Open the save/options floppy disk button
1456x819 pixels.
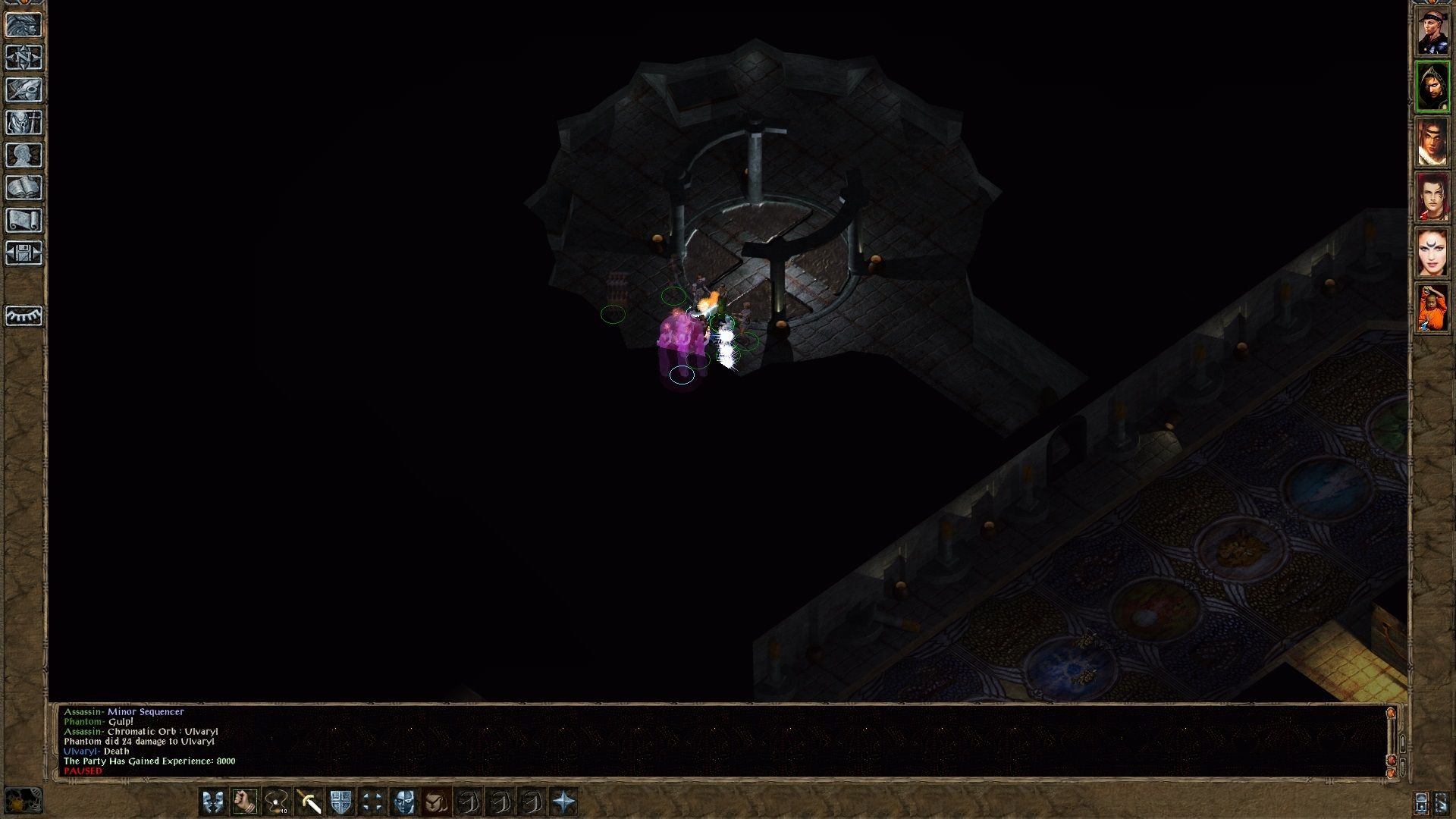[x=24, y=253]
